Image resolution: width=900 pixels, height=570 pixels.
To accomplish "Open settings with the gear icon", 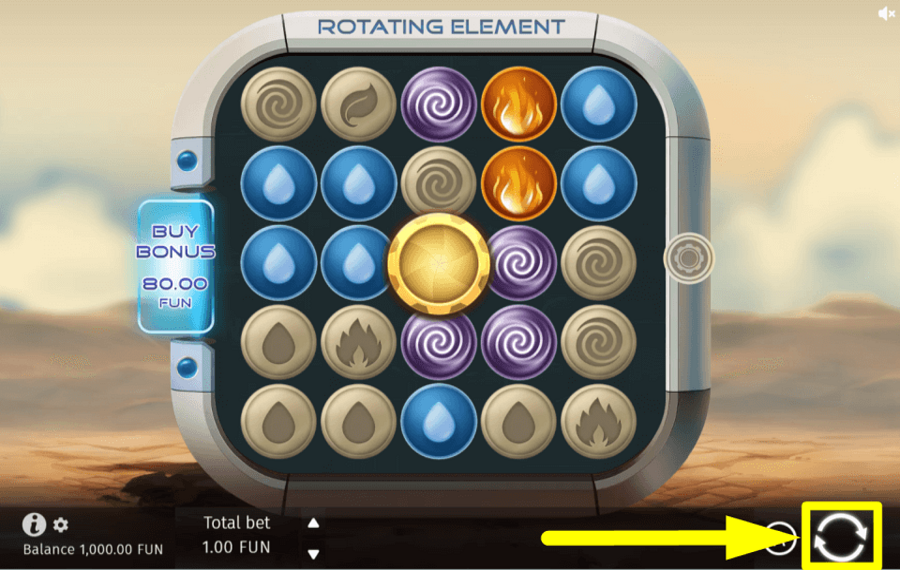I will coord(61,525).
